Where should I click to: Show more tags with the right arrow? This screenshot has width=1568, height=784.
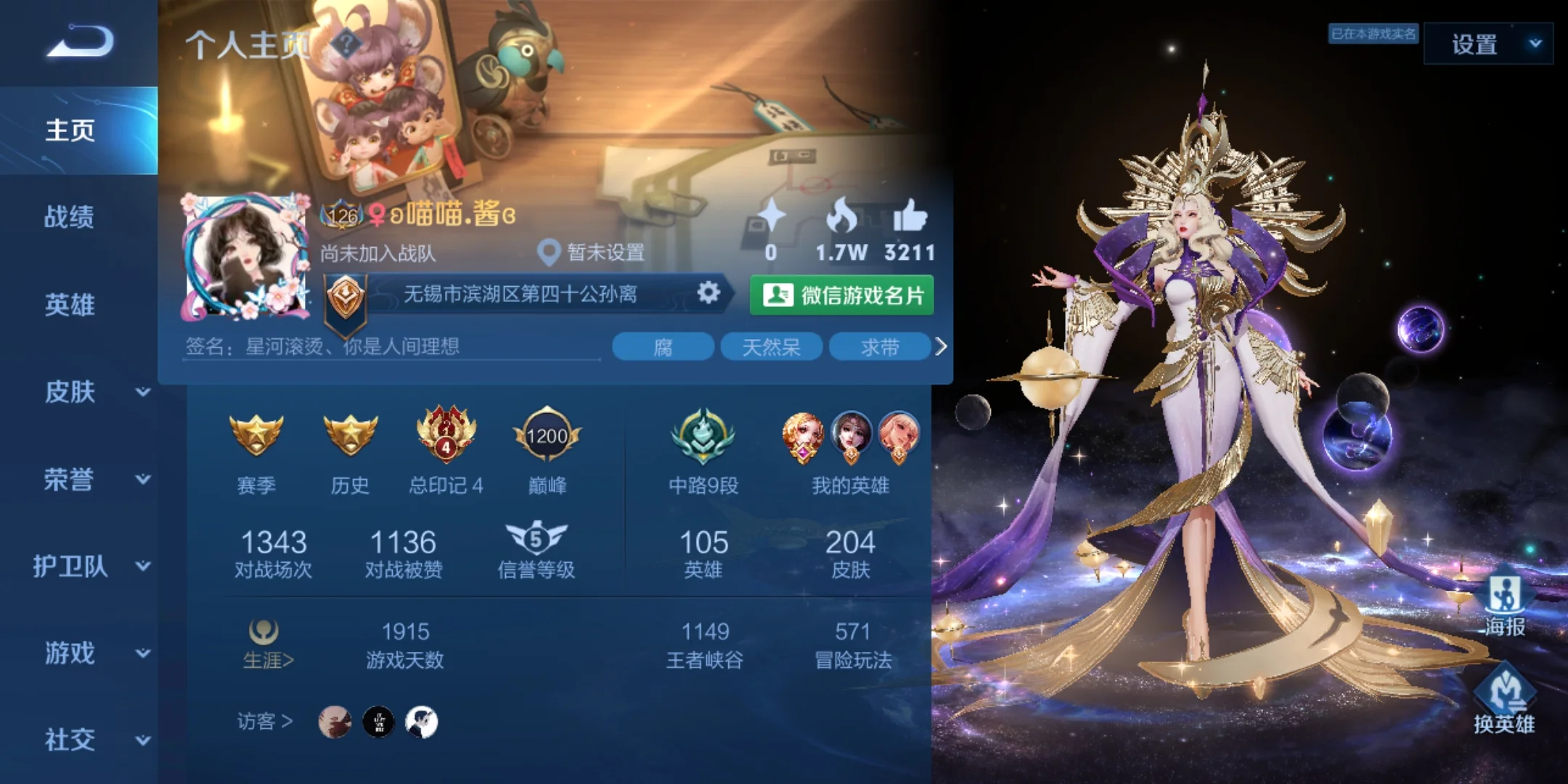click(941, 347)
